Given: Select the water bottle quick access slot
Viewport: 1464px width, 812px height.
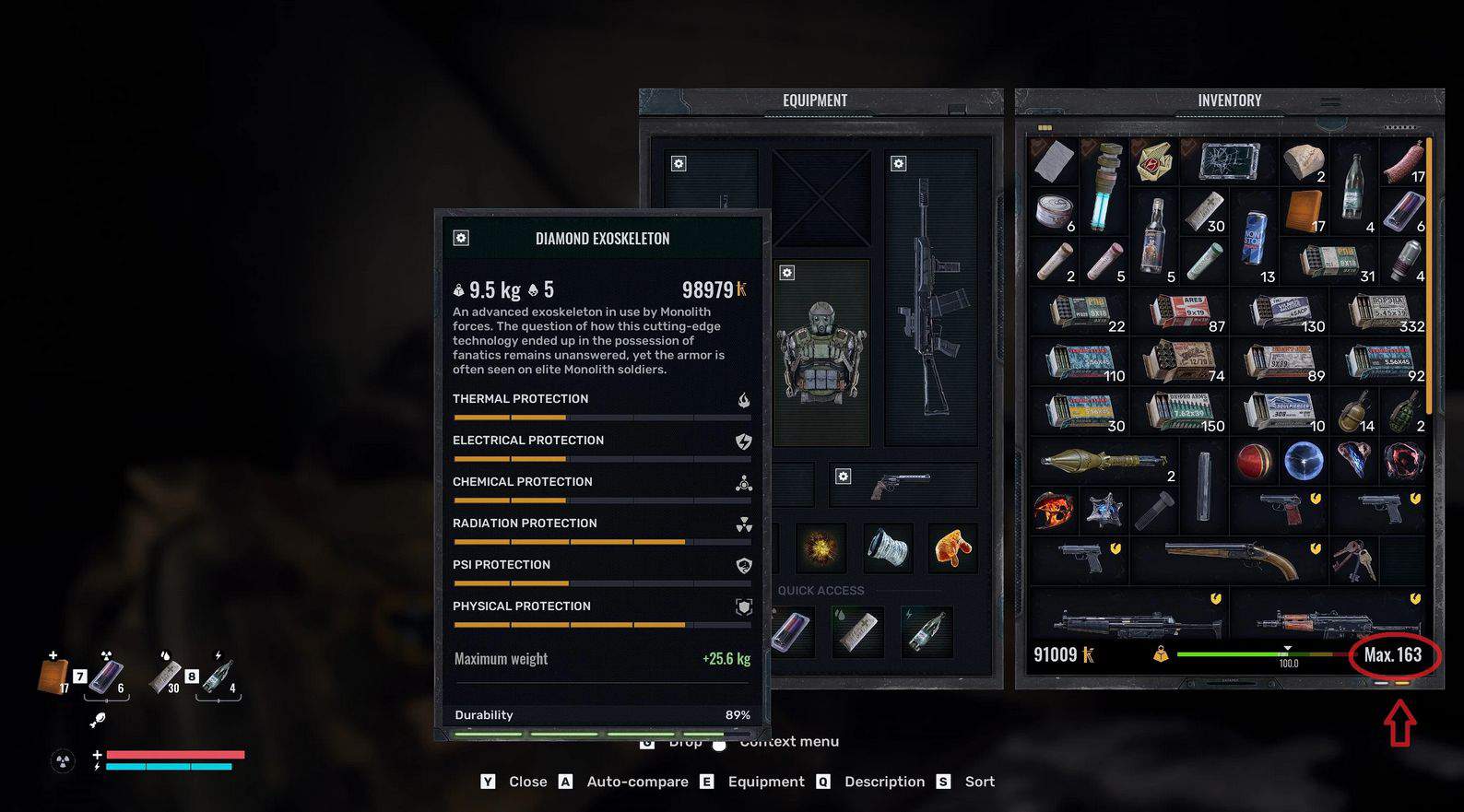Looking at the screenshot, I should click(927, 631).
